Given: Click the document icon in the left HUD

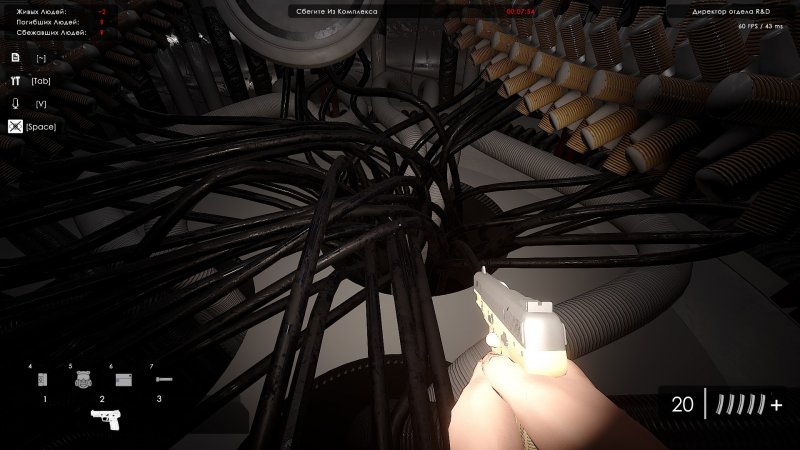Looking at the screenshot, I should coord(15,59).
